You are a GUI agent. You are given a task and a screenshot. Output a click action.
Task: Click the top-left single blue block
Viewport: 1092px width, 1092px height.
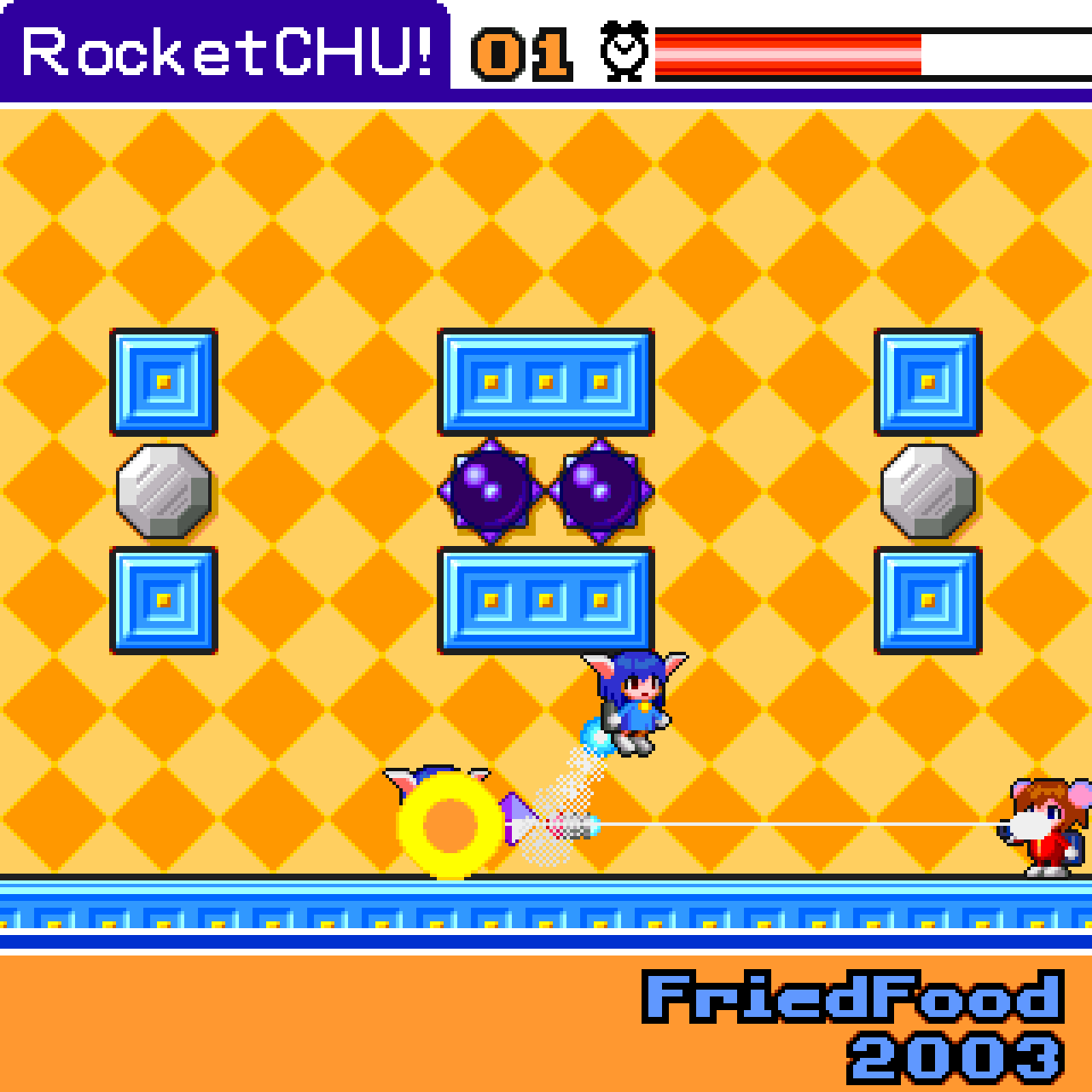tap(164, 381)
